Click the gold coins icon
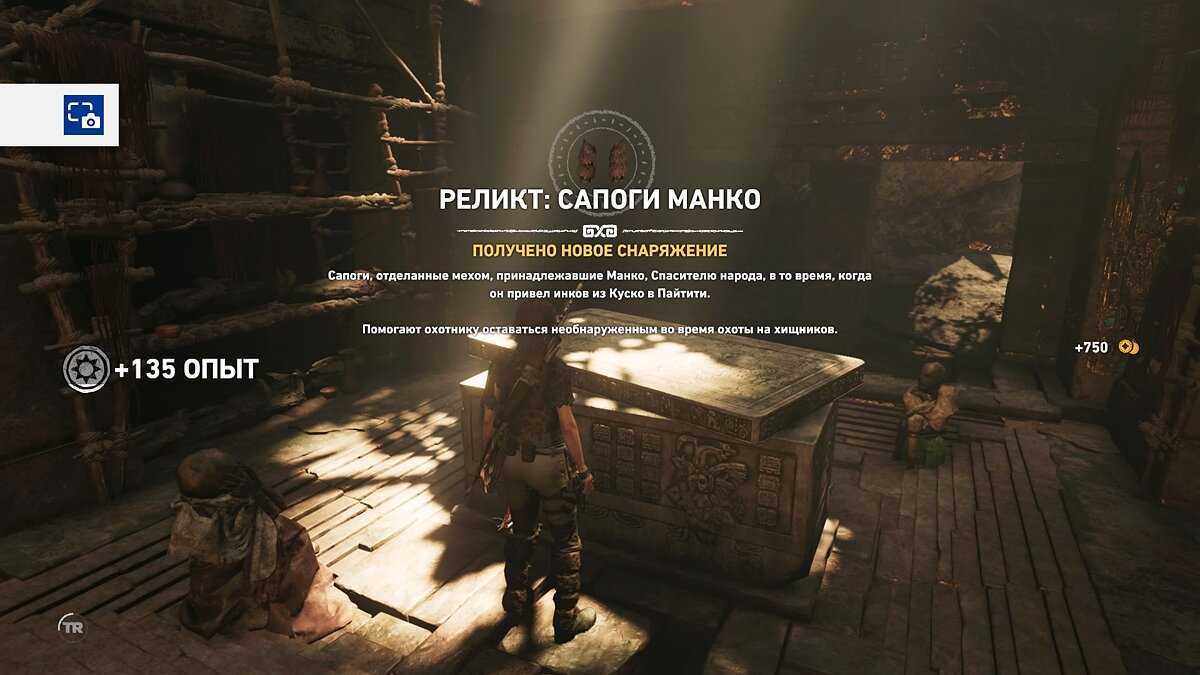This screenshot has width=1200, height=675. coord(1128,348)
